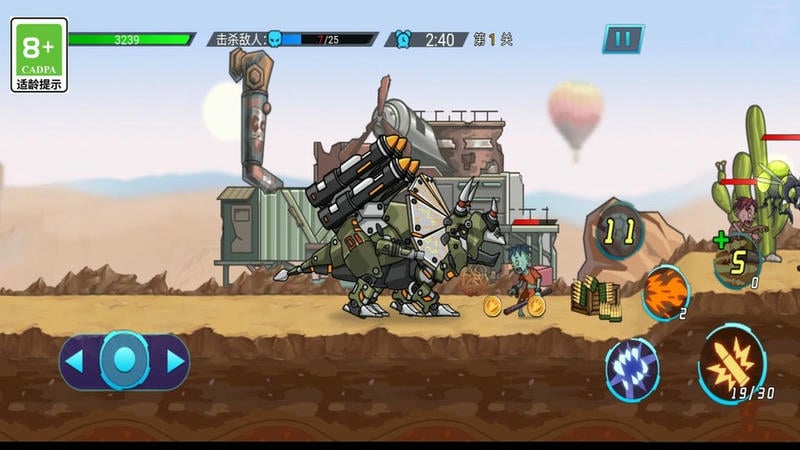Move left with the left arrow

[x=74, y=360]
